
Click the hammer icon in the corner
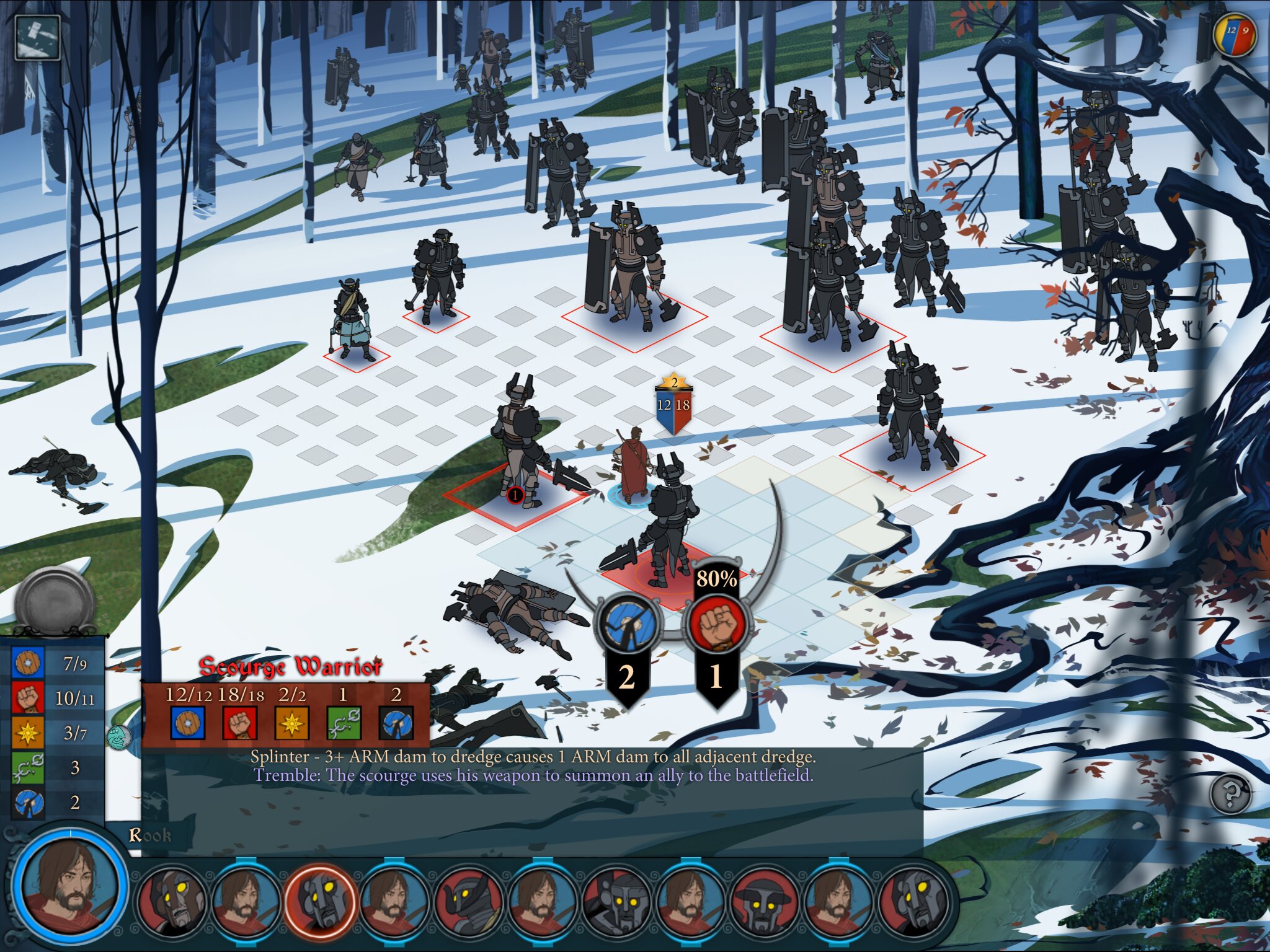tap(37, 37)
